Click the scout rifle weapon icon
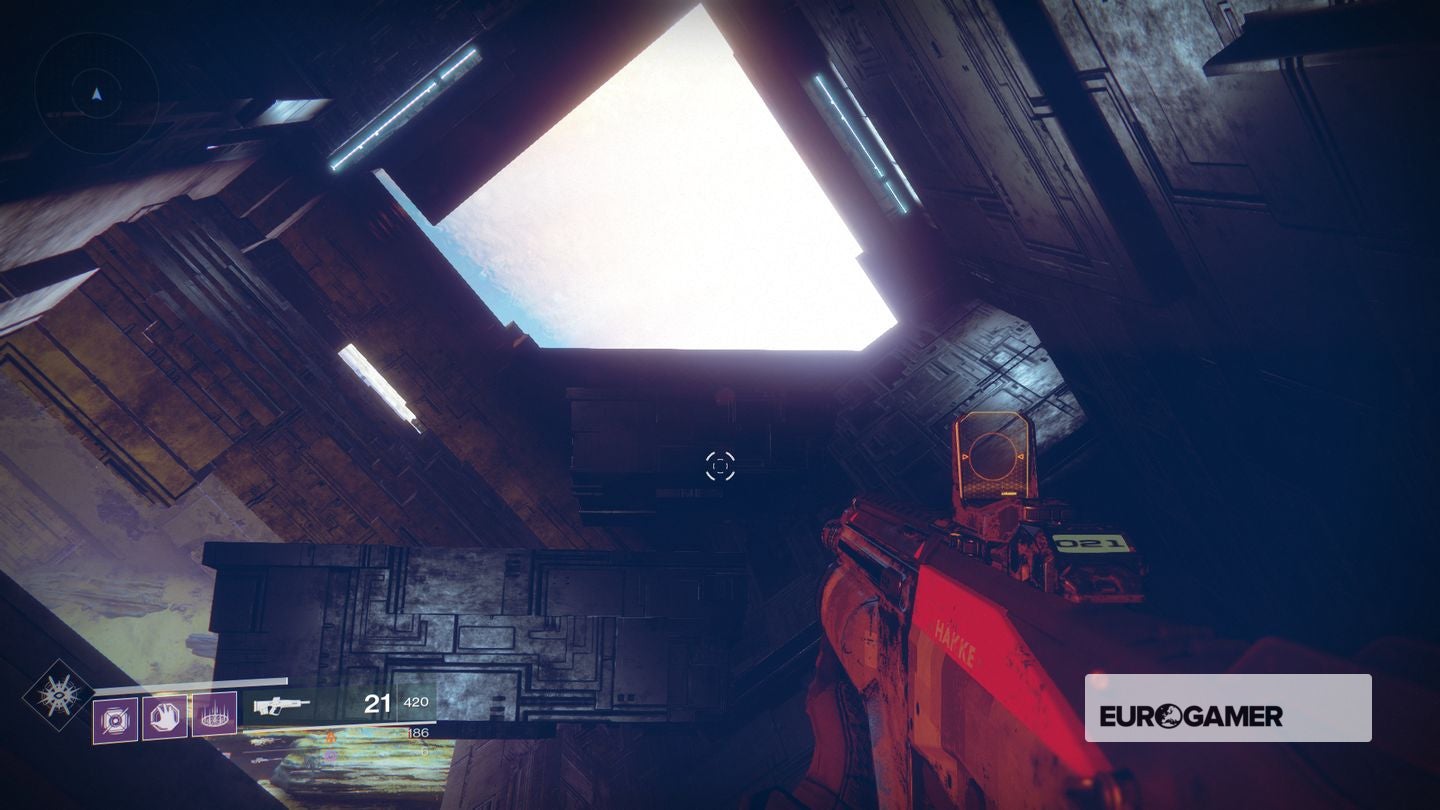This screenshot has width=1440, height=810. click(x=281, y=705)
